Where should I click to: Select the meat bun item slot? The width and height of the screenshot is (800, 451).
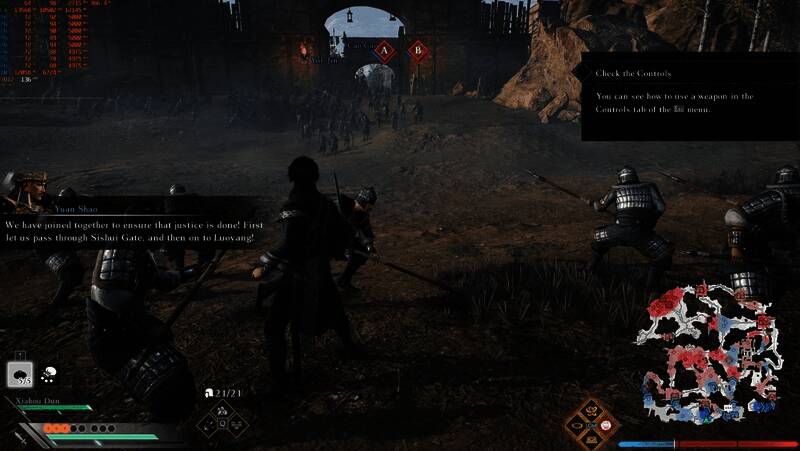(22, 375)
